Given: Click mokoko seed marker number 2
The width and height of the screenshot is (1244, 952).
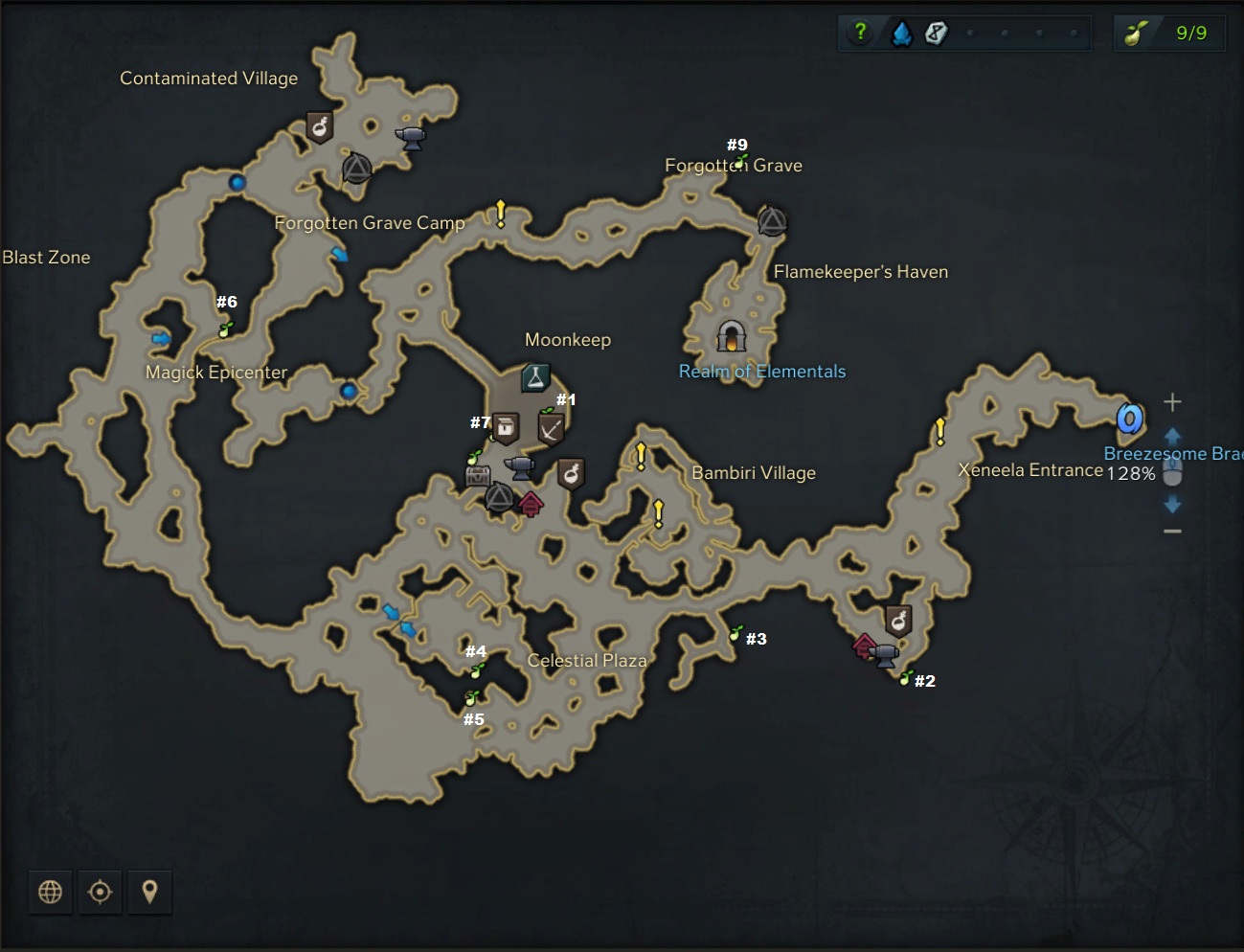Looking at the screenshot, I should click(x=906, y=678).
